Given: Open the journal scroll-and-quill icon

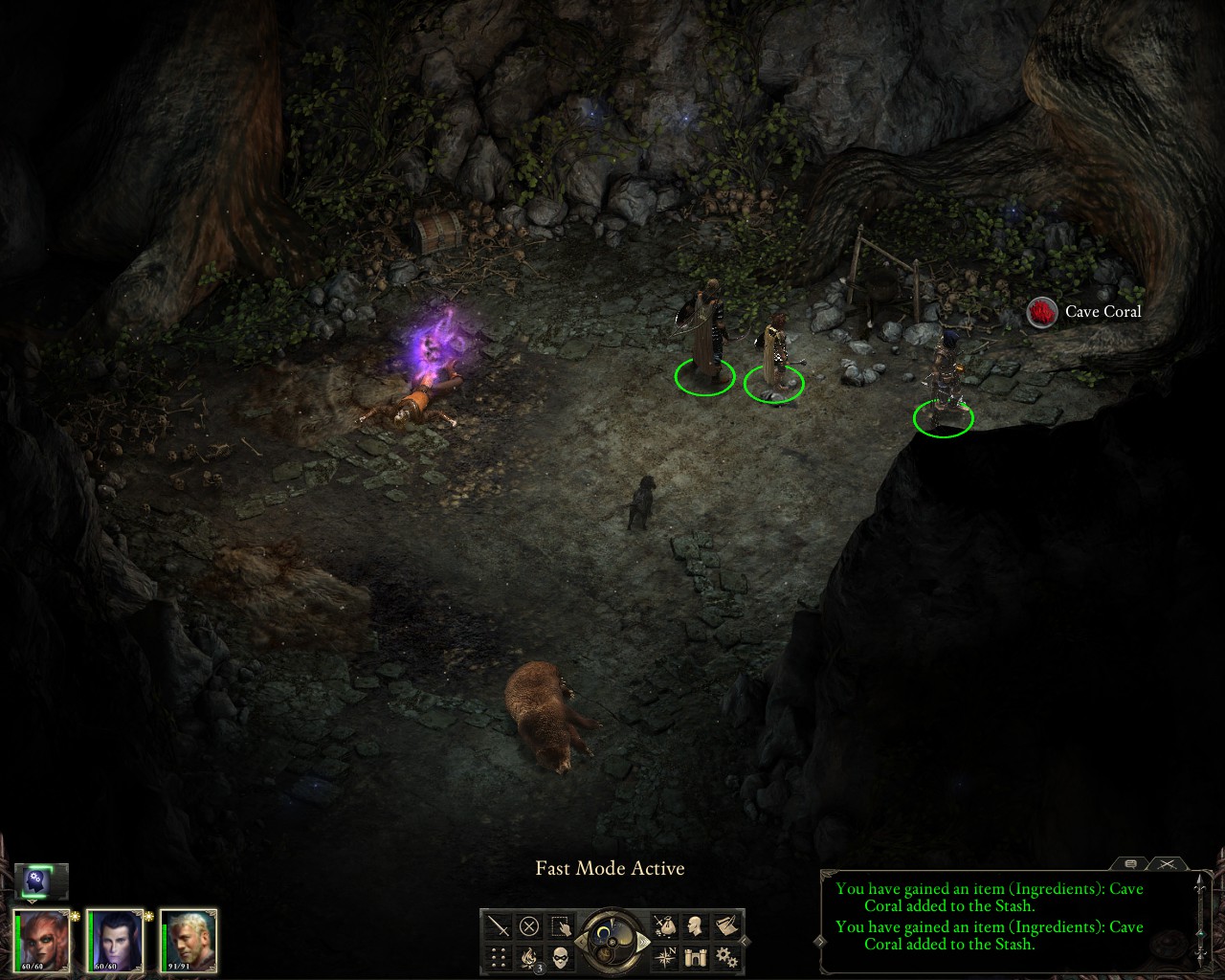Looking at the screenshot, I should coord(727,926).
